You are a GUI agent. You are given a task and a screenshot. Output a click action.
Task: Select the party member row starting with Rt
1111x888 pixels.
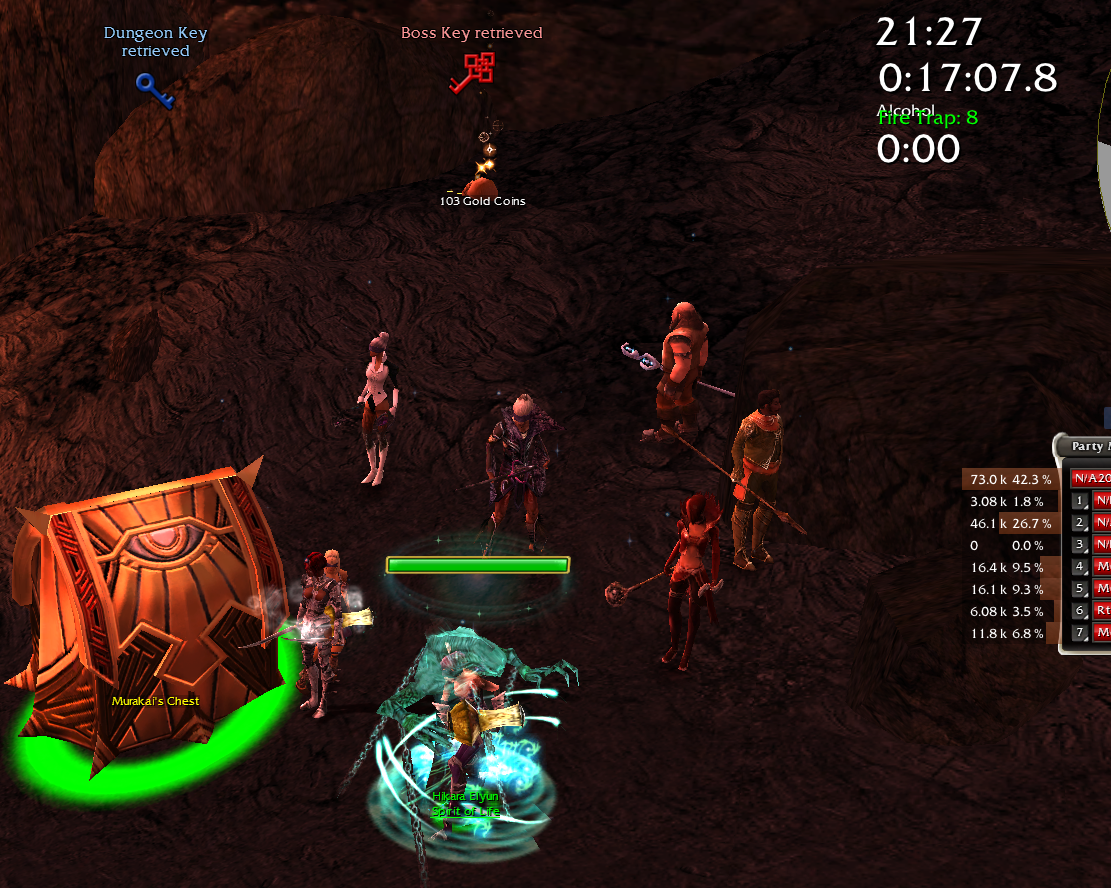point(1101,611)
